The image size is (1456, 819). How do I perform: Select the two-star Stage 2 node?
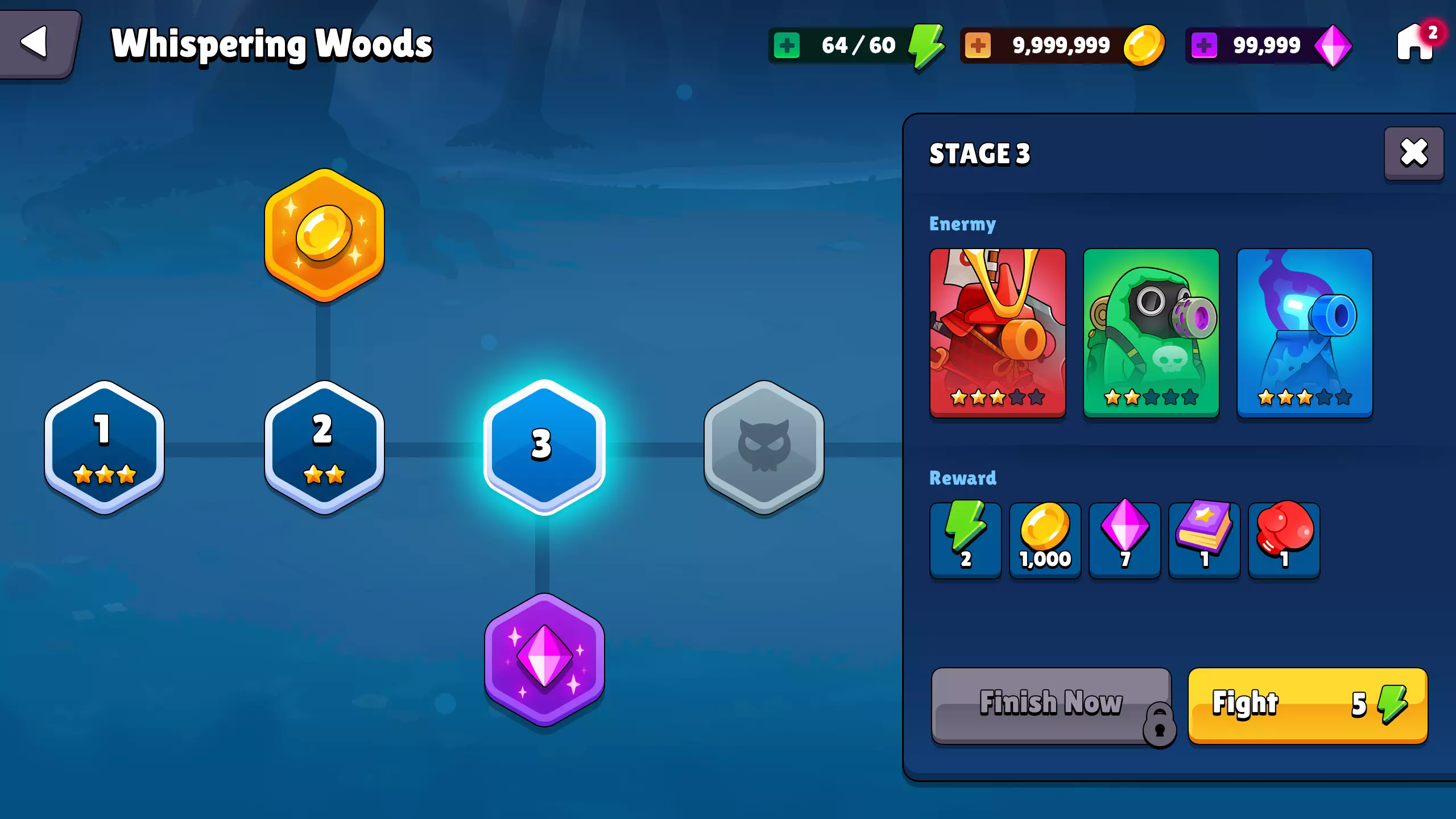[322, 446]
